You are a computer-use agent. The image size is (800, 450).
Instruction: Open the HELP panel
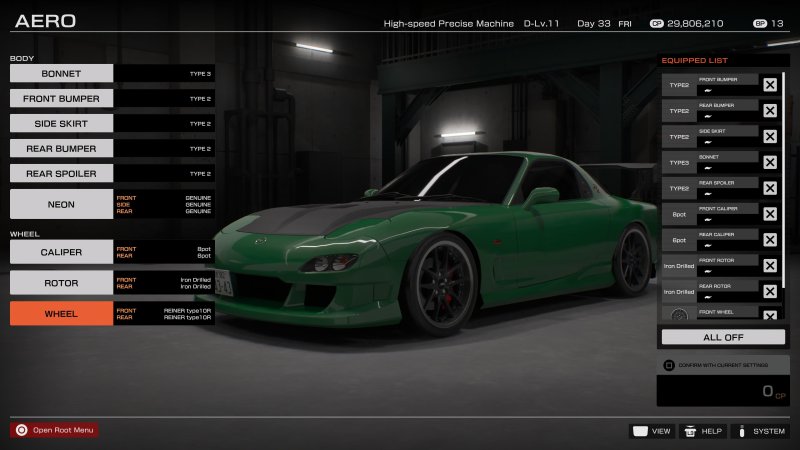(x=703, y=431)
